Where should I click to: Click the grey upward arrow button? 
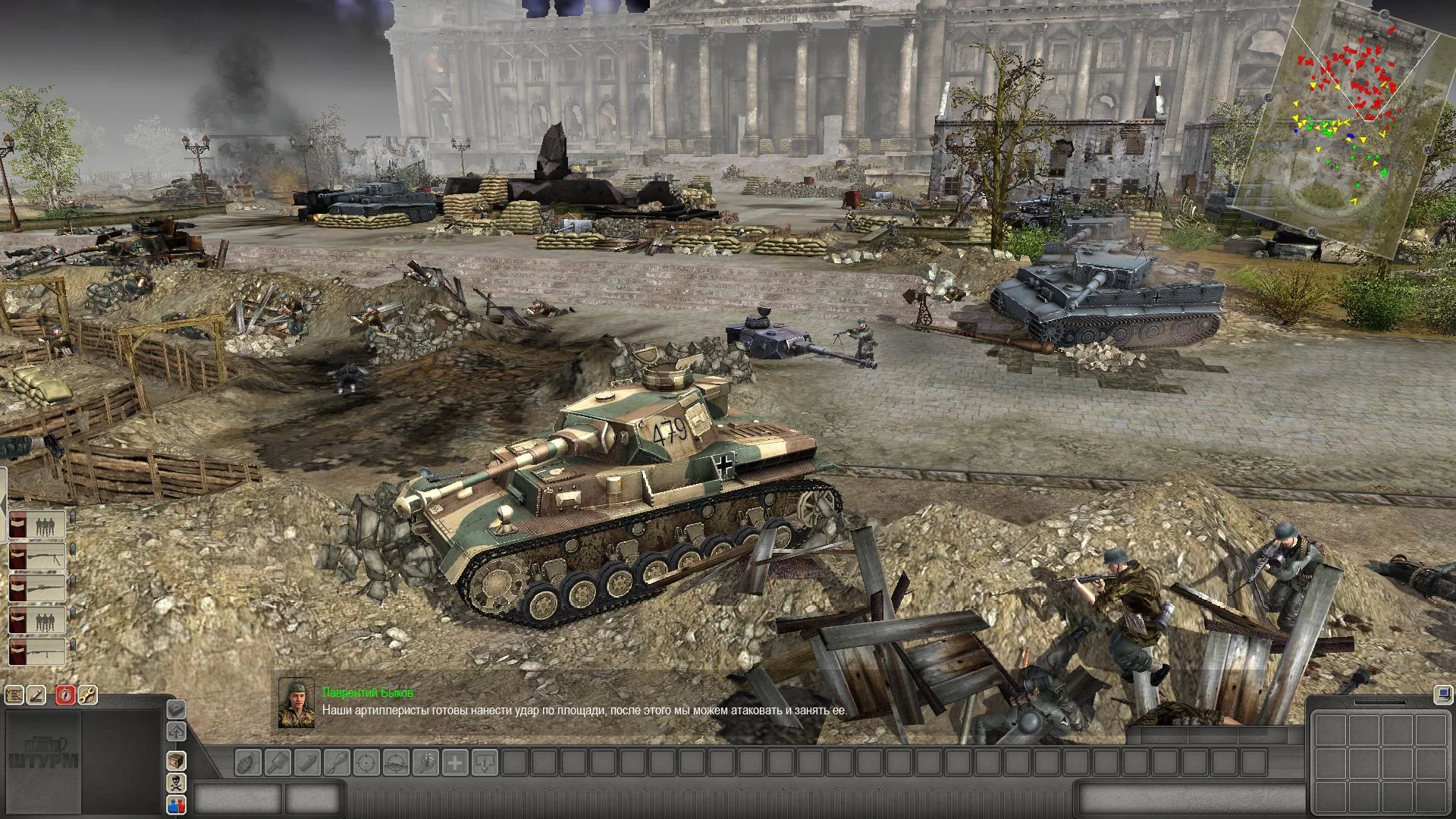[176, 732]
